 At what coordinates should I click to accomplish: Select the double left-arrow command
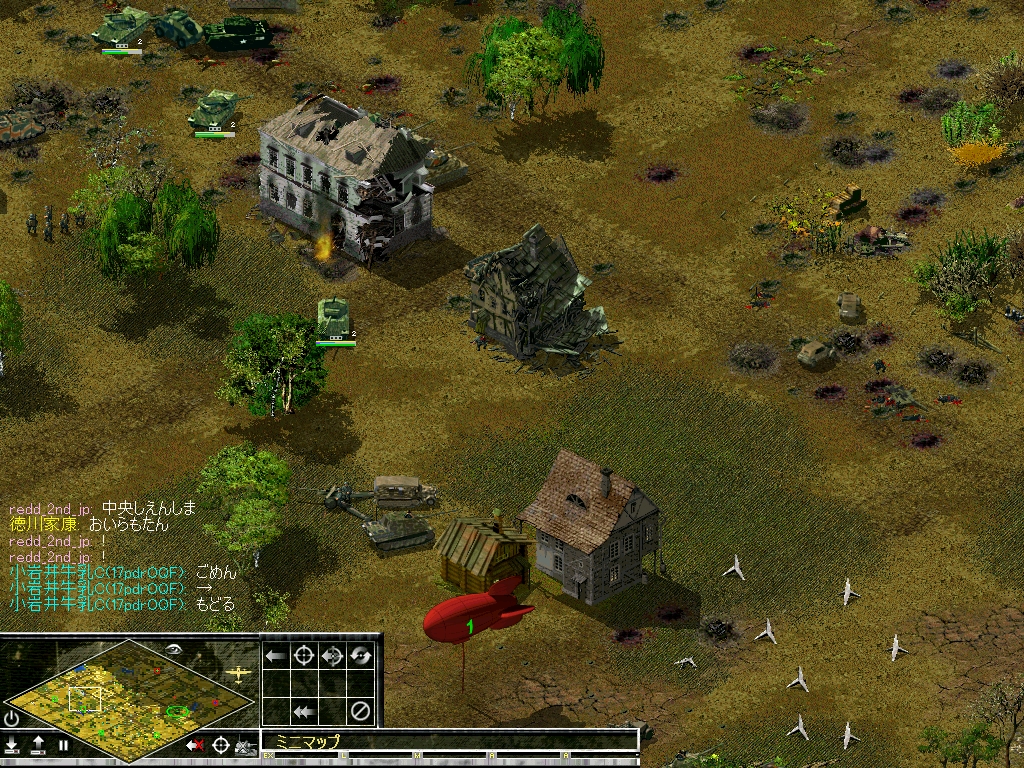click(x=304, y=712)
